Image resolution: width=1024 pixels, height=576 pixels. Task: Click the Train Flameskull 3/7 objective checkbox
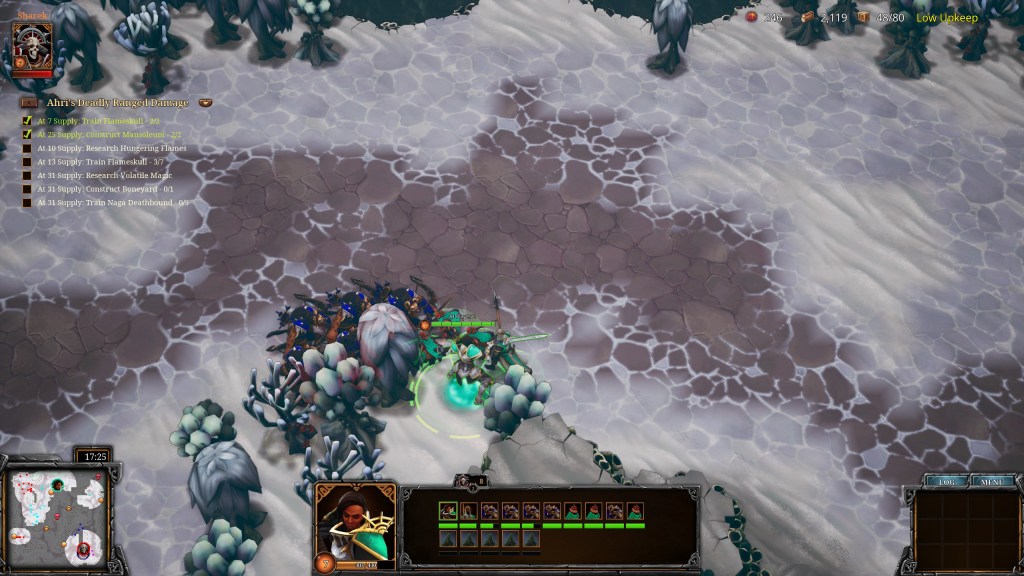[x=28, y=162]
